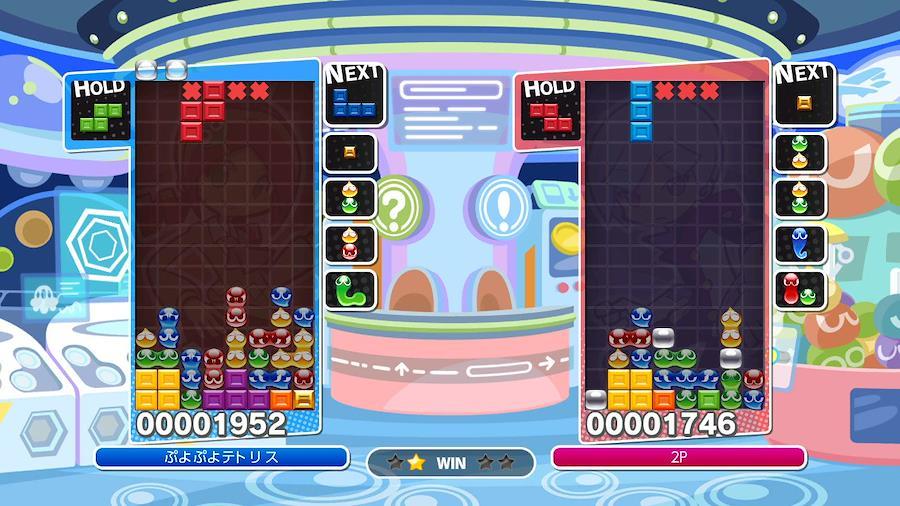Choose the red and green Puyo queue slot

tap(801, 290)
